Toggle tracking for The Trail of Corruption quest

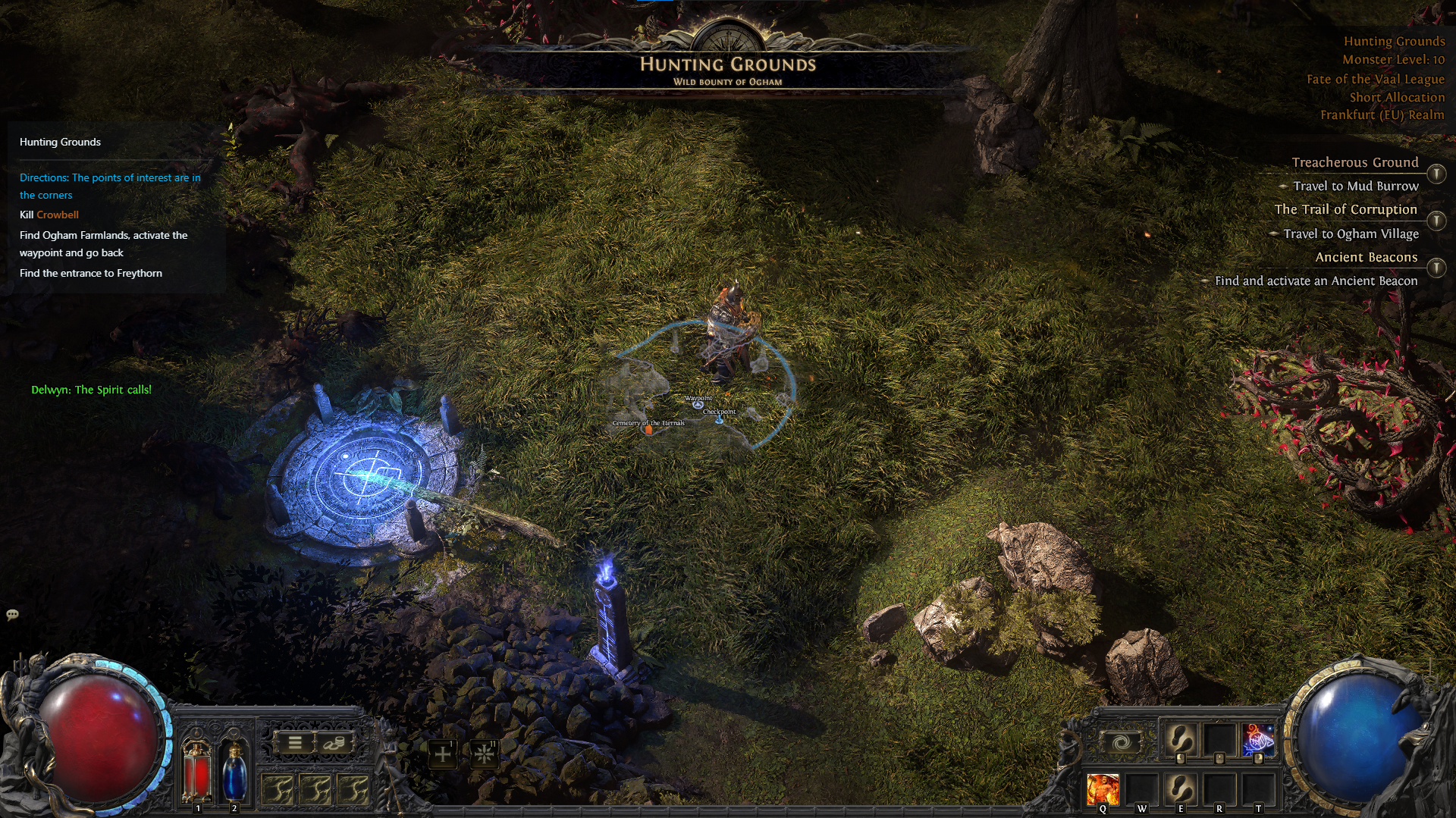pos(1436,219)
